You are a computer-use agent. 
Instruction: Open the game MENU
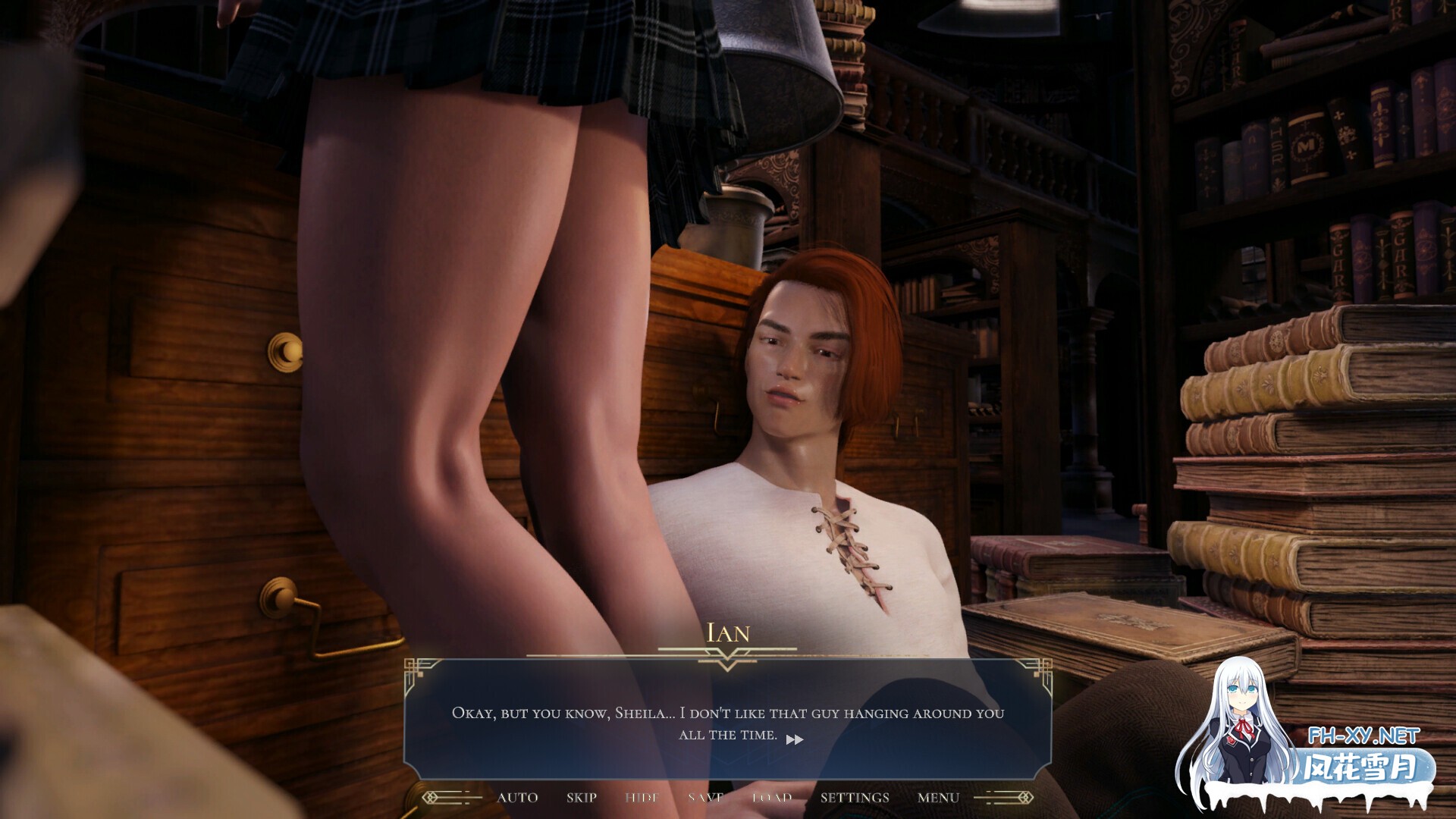[938, 797]
